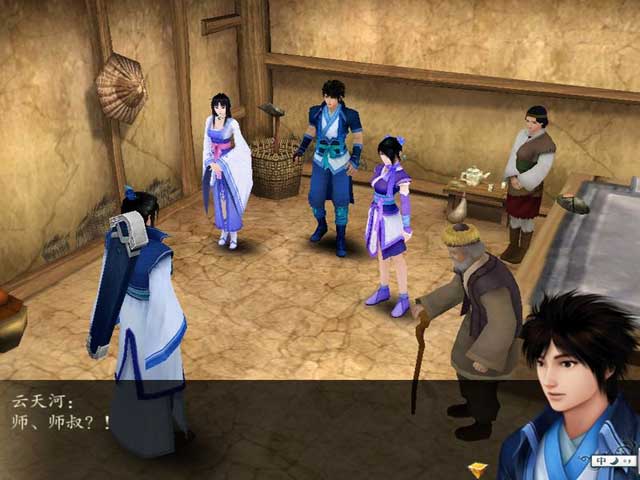Image resolution: width=640 pixels, height=480 pixels.
Task: Toggle the 中 Chinese input mode indicator
Action: pos(601,461)
